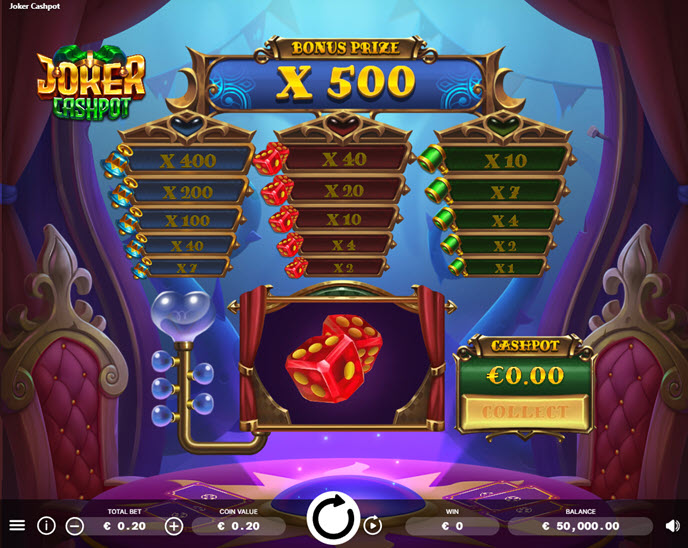Start autoplay with the small play button
Viewport: 688px width, 548px height.
click(x=373, y=525)
